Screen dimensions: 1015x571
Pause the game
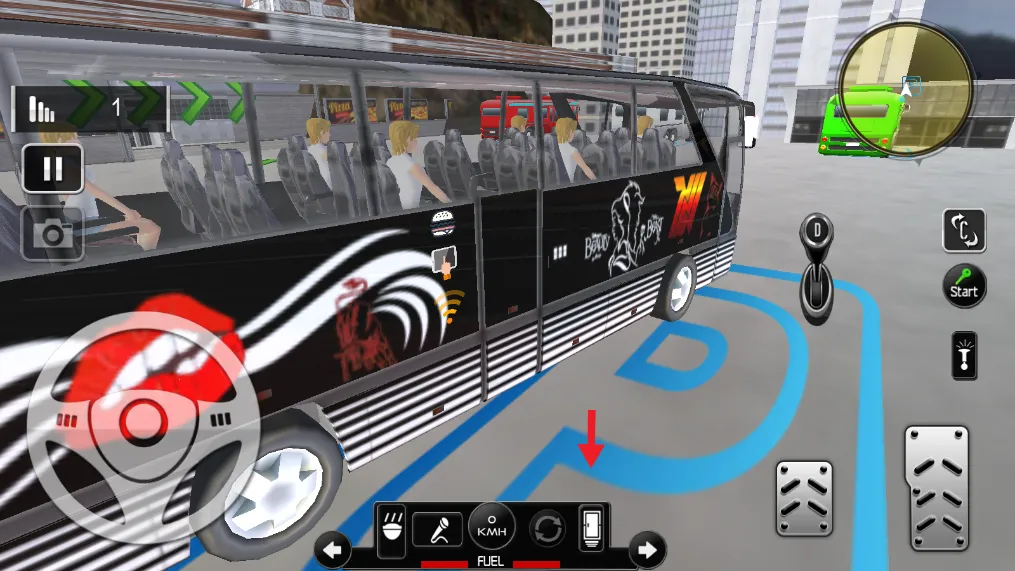pyautogui.click(x=52, y=168)
